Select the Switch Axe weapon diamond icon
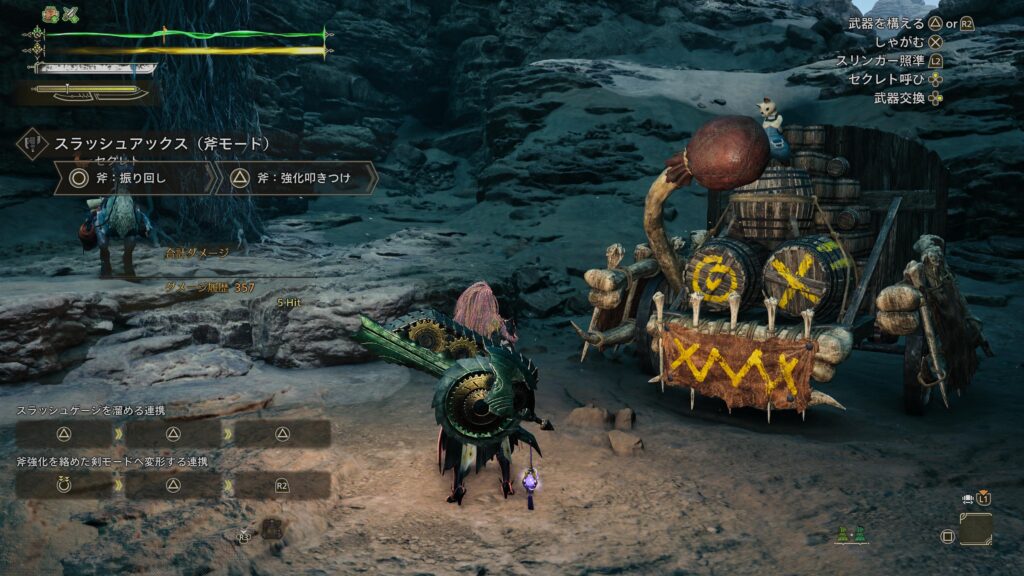This screenshot has width=1024, height=576. 33,144
